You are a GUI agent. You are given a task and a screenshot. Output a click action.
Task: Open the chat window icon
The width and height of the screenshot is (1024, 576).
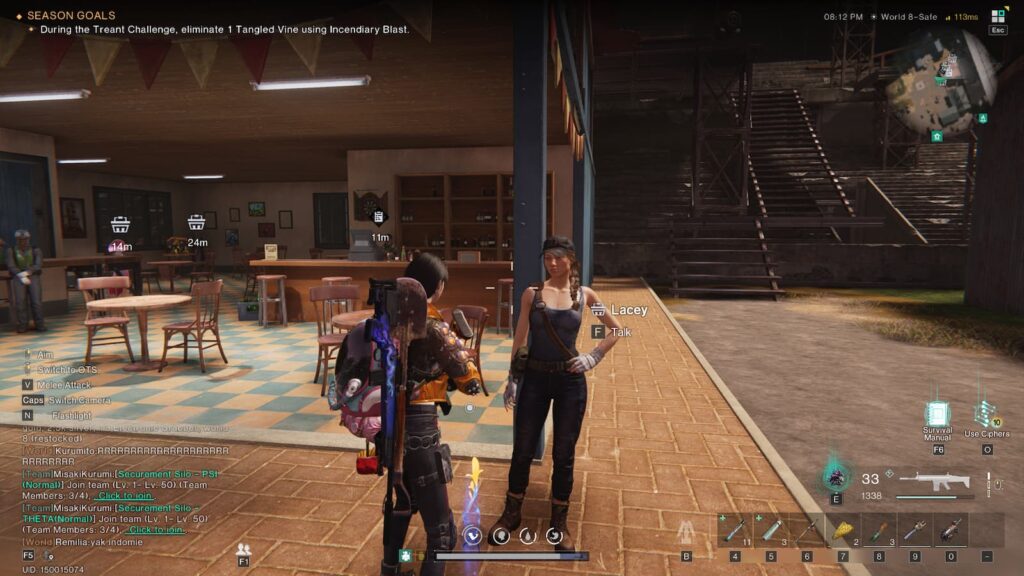[x=29, y=554]
